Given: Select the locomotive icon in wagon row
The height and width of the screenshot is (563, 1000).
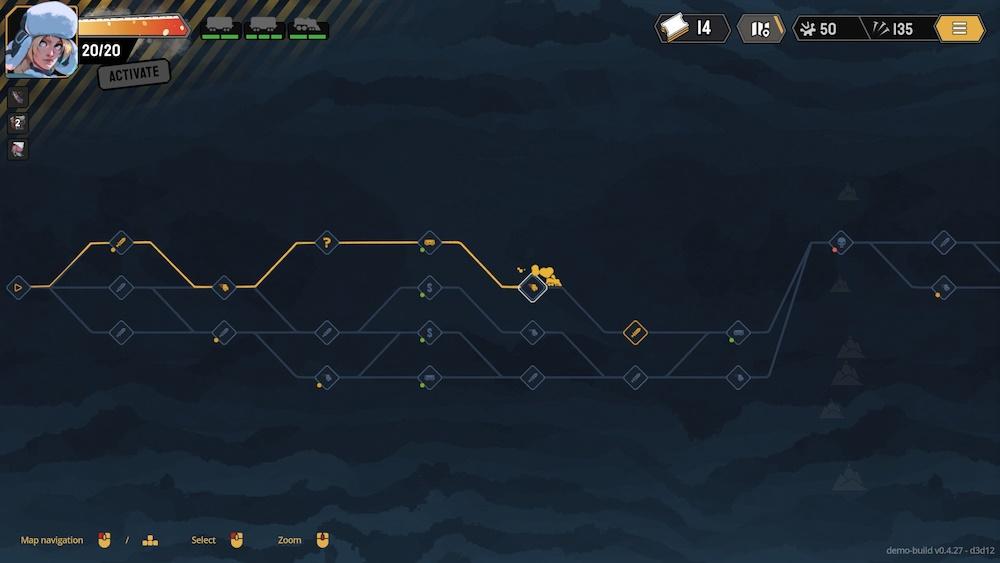Looking at the screenshot, I should point(308,26).
